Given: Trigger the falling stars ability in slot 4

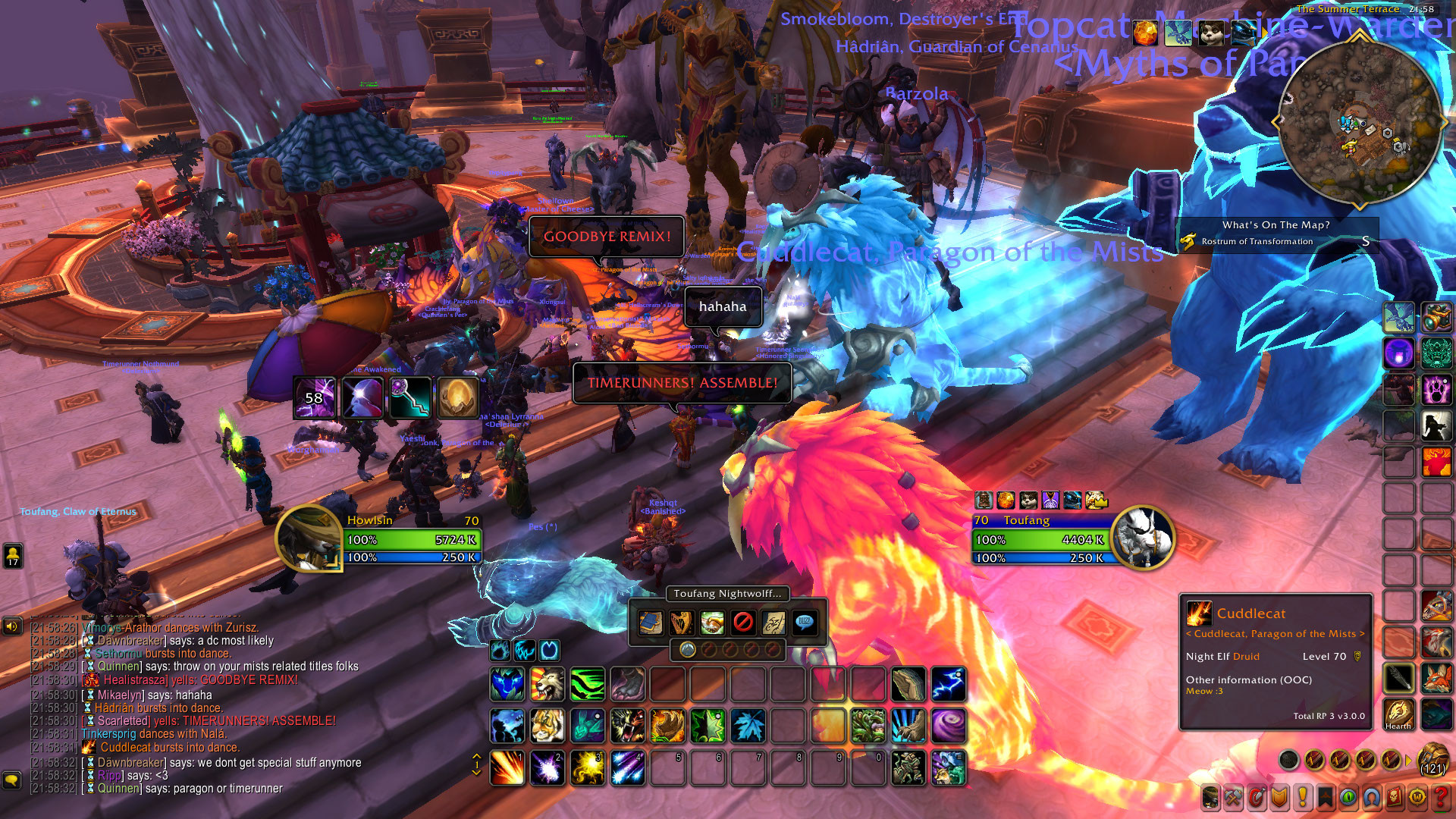Looking at the screenshot, I should pyautogui.click(x=627, y=767).
